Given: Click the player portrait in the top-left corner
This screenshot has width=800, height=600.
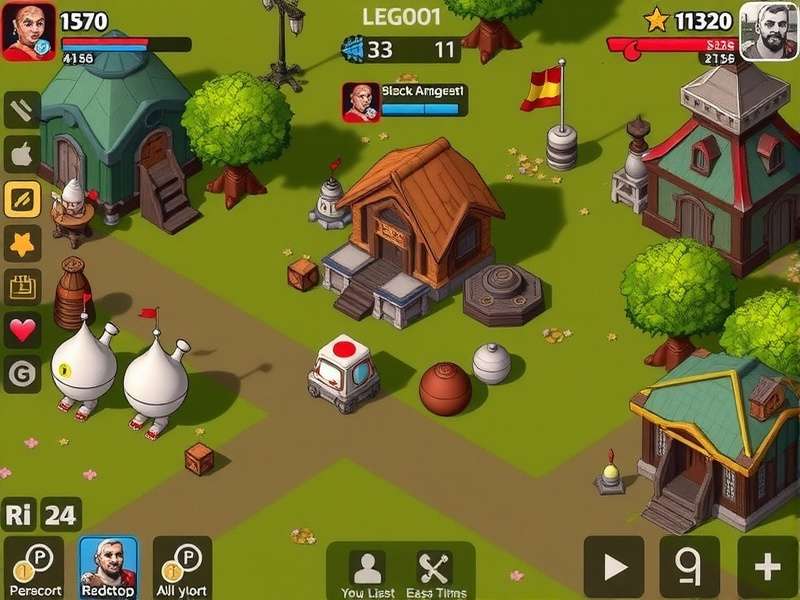Looking at the screenshot, I should coord(28,31).
